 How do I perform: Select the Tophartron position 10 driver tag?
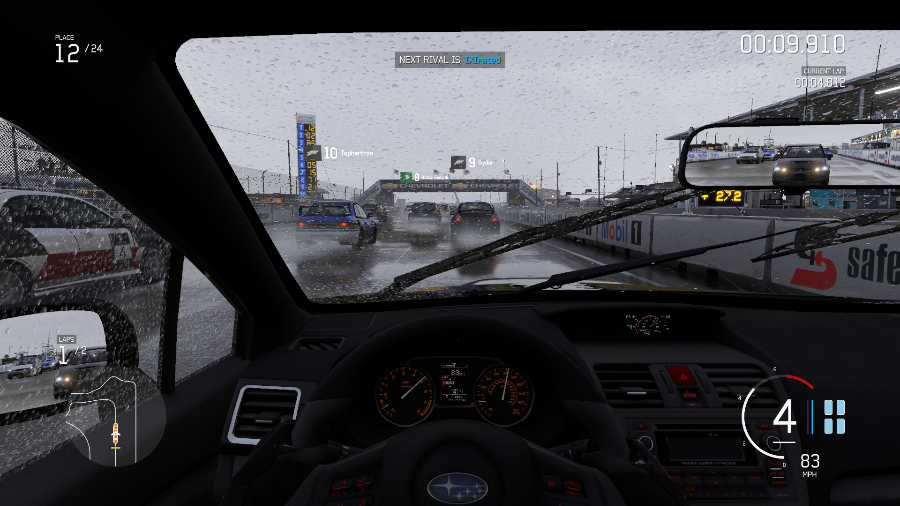(x=340, y=153)
